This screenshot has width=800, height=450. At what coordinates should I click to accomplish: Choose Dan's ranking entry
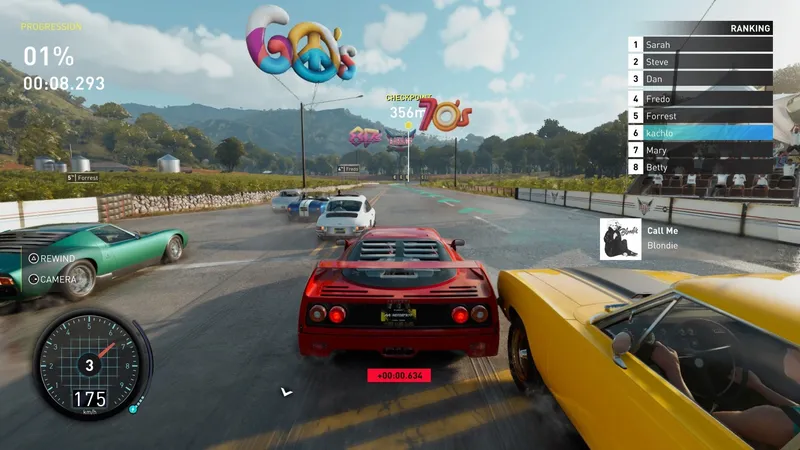(700, 79)
